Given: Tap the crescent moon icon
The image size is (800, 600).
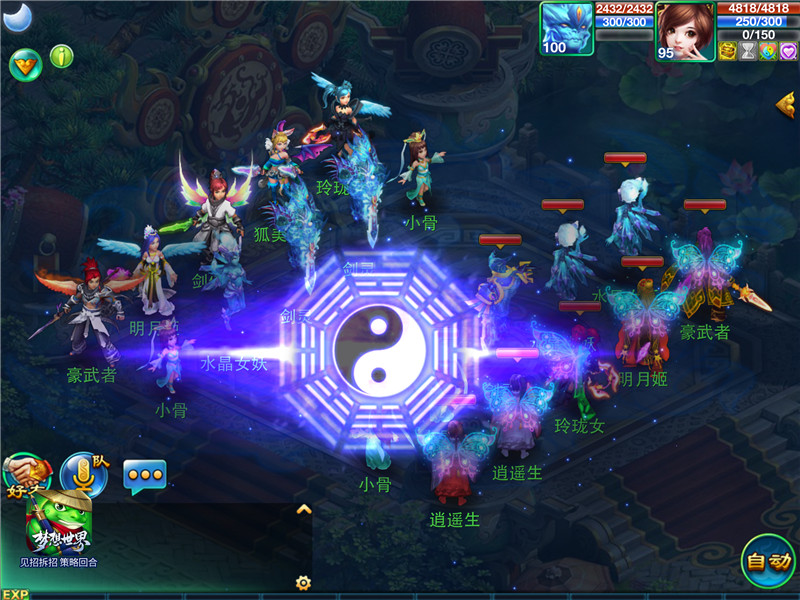Looking at the screenshot, I should click(x=18, y=17).
